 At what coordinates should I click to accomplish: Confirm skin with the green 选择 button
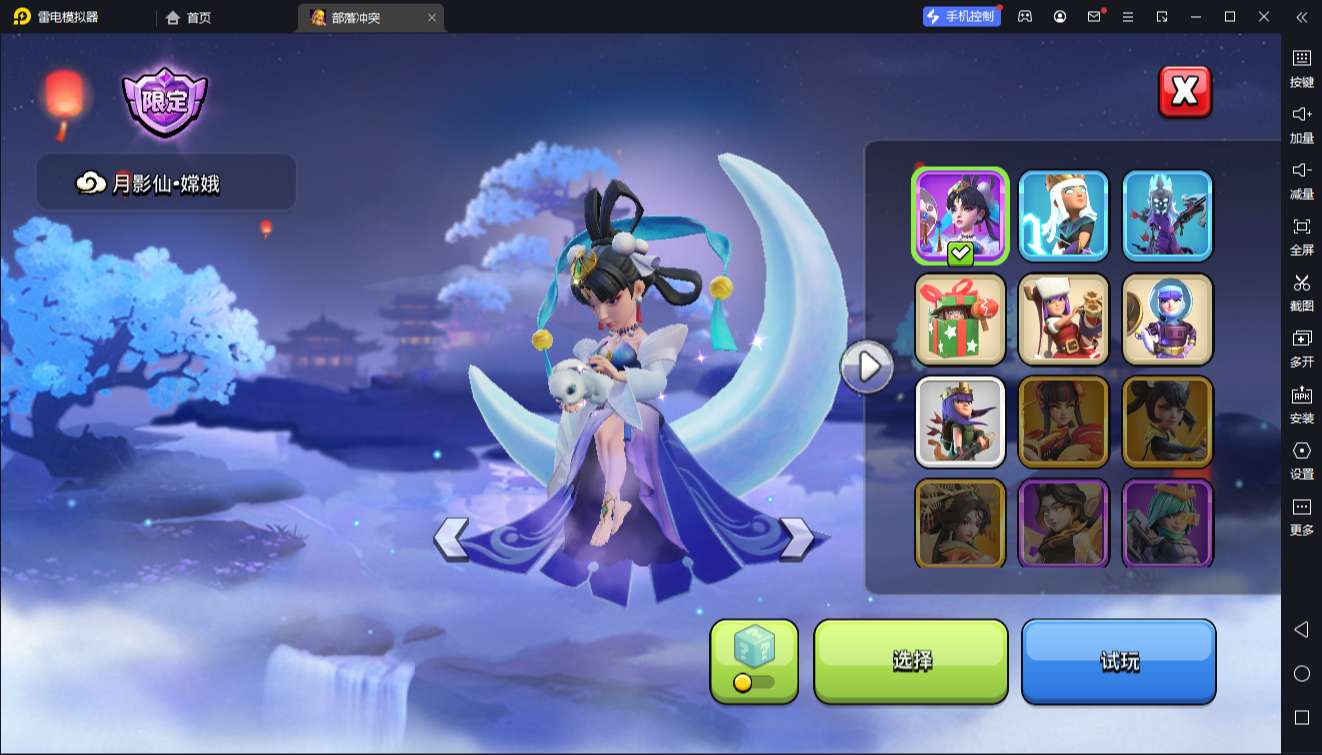[x=911, y=661]
